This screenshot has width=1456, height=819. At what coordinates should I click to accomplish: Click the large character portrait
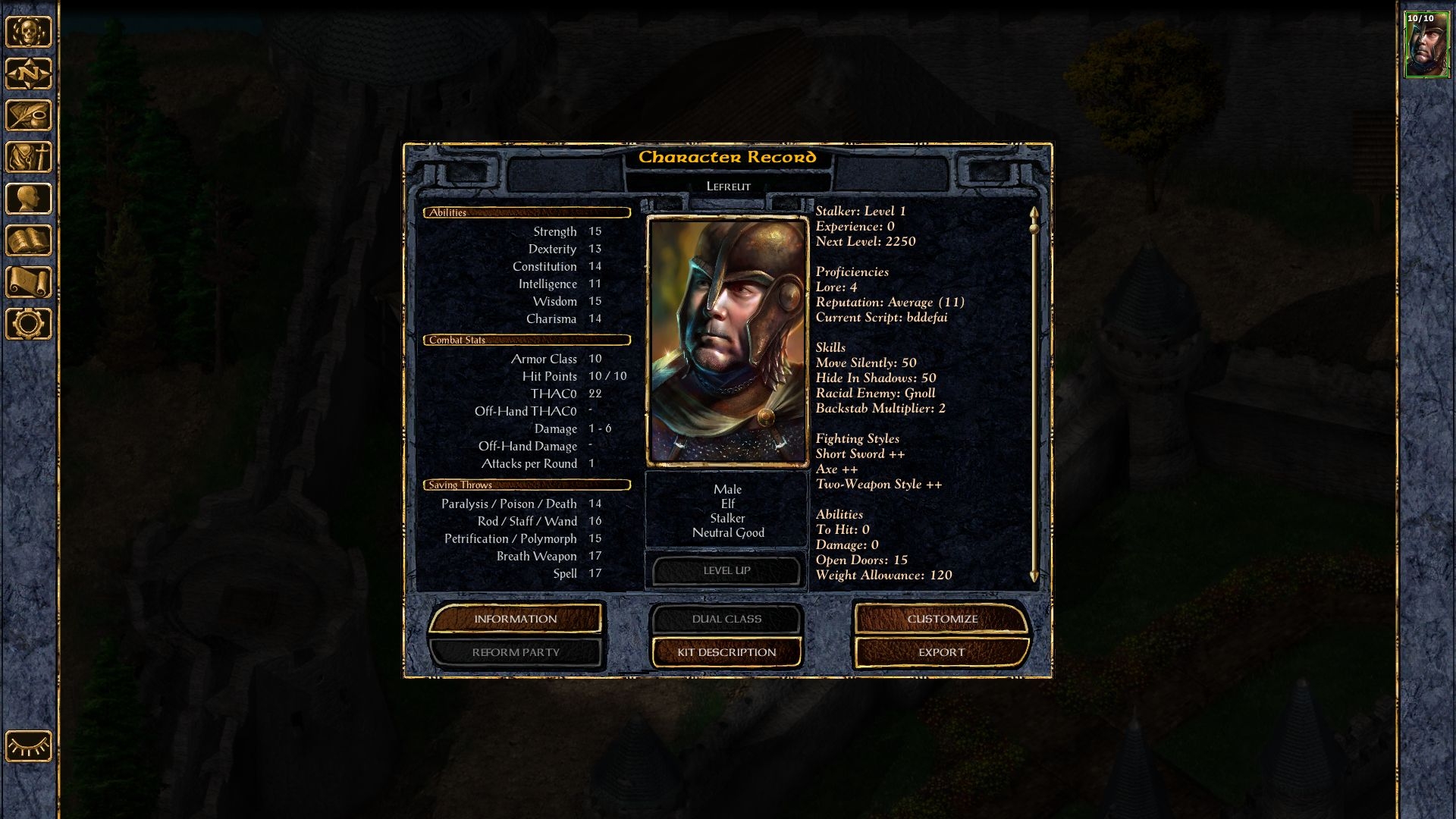tap(727, 341)
